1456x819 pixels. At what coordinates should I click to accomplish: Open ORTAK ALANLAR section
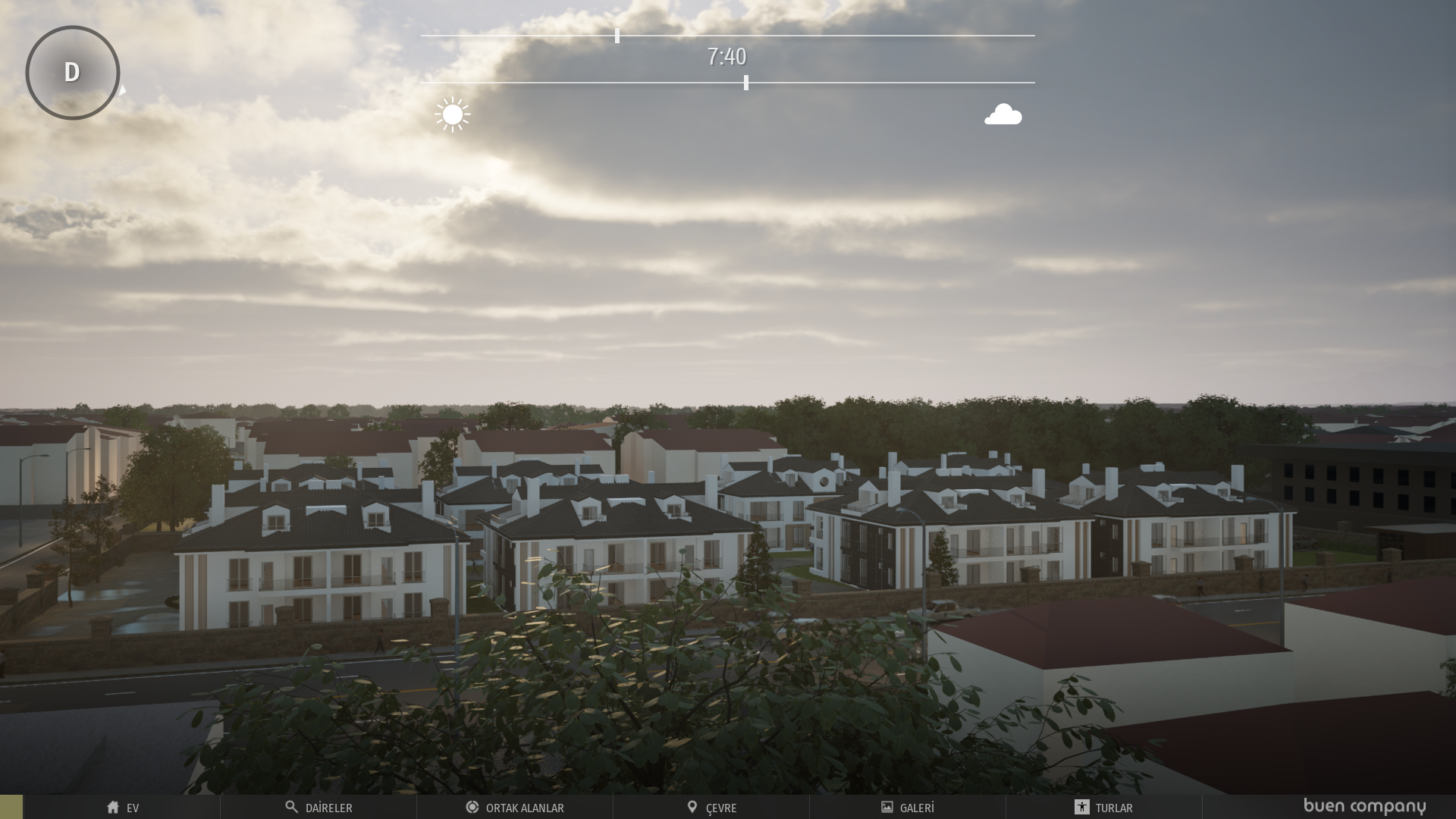point(515,808)
